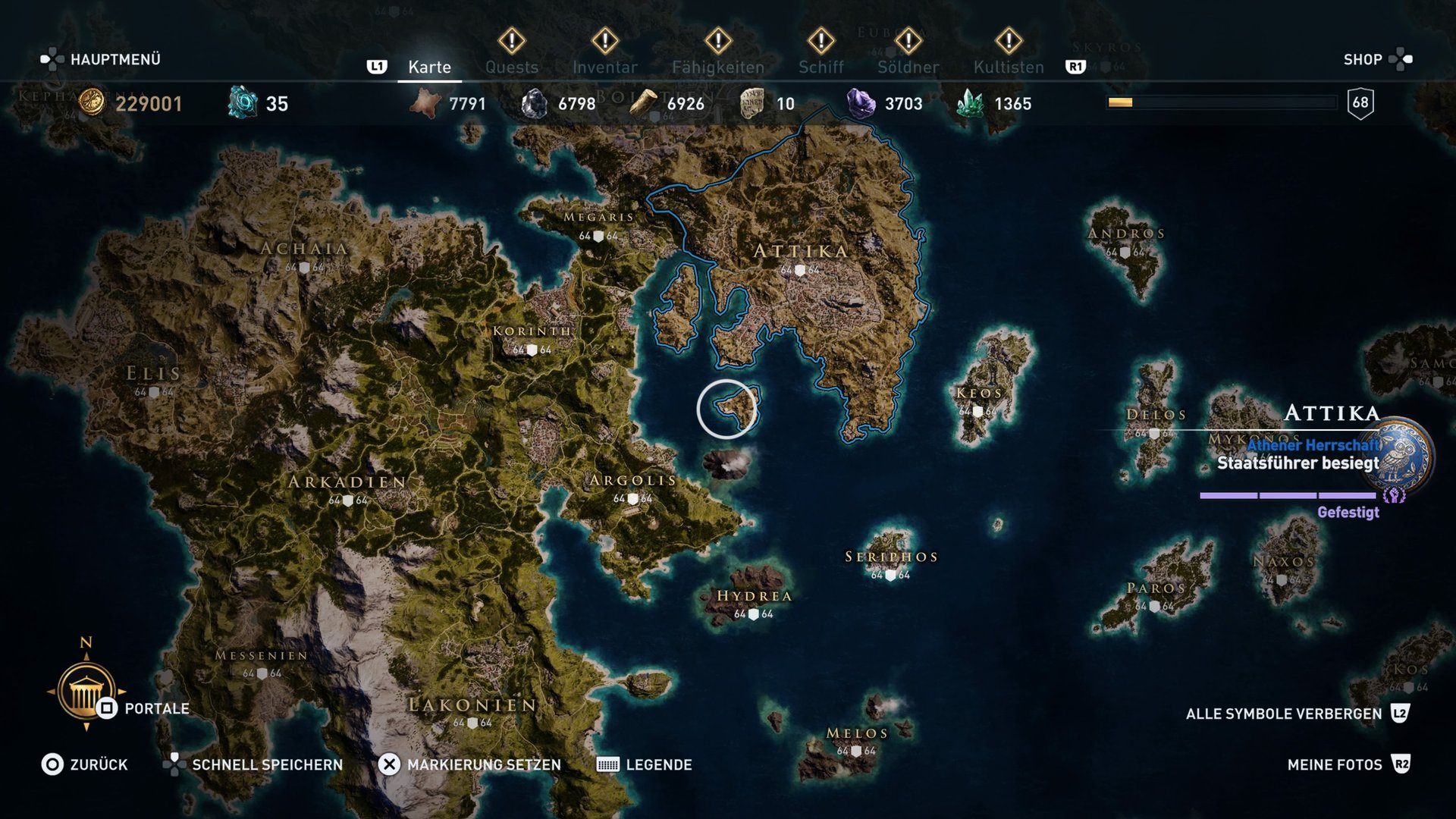Screen dimensions: 1456x819
Task: Open the Shop
Action: [1363, 59]
